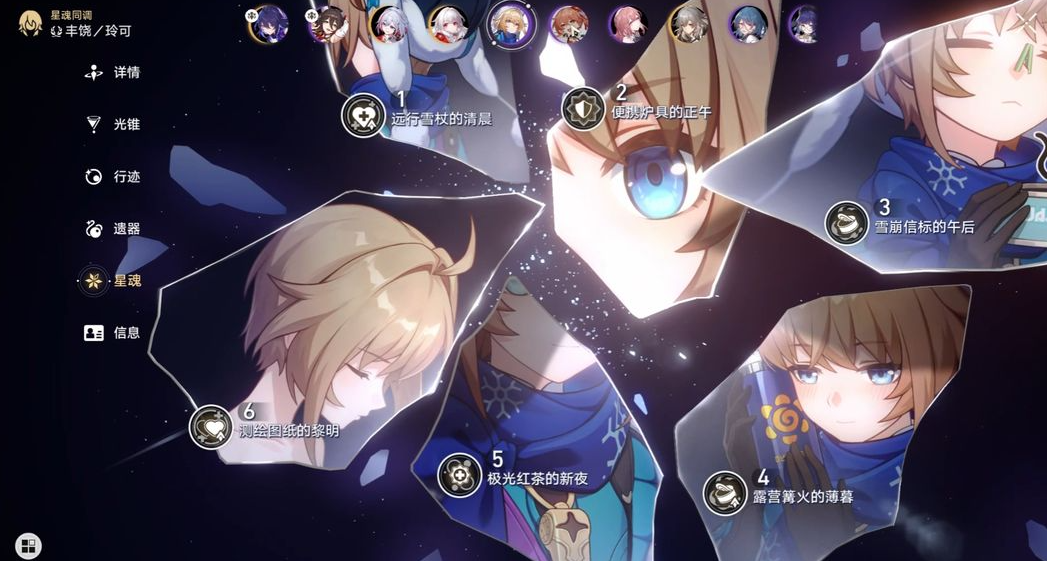1047x561 pixels.
Task: Open the 详情 details section
Action: 113,73
